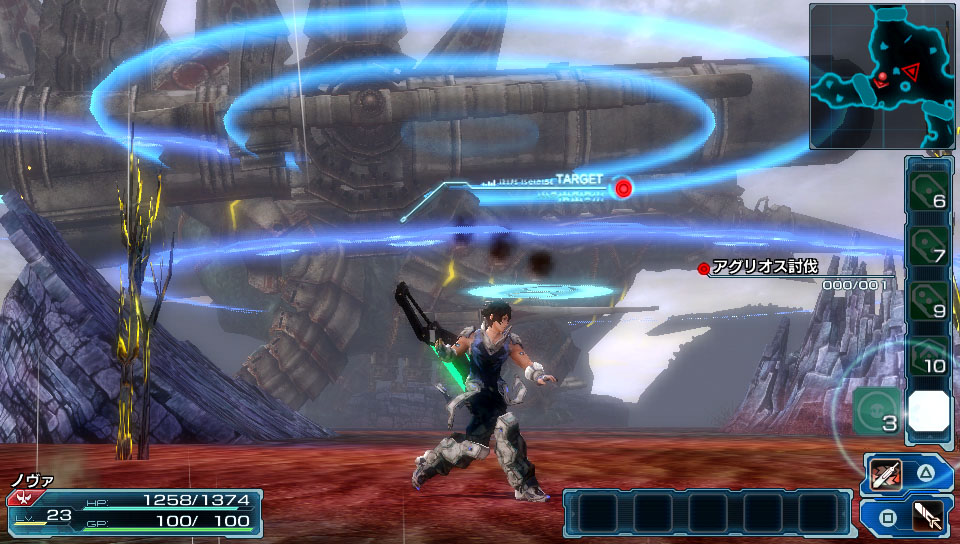
Task: Open the area minimap
Action: (881, 76)
